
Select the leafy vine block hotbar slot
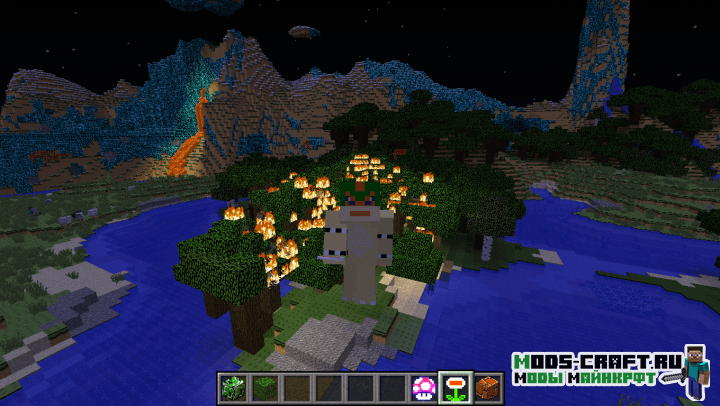[231, 386]
